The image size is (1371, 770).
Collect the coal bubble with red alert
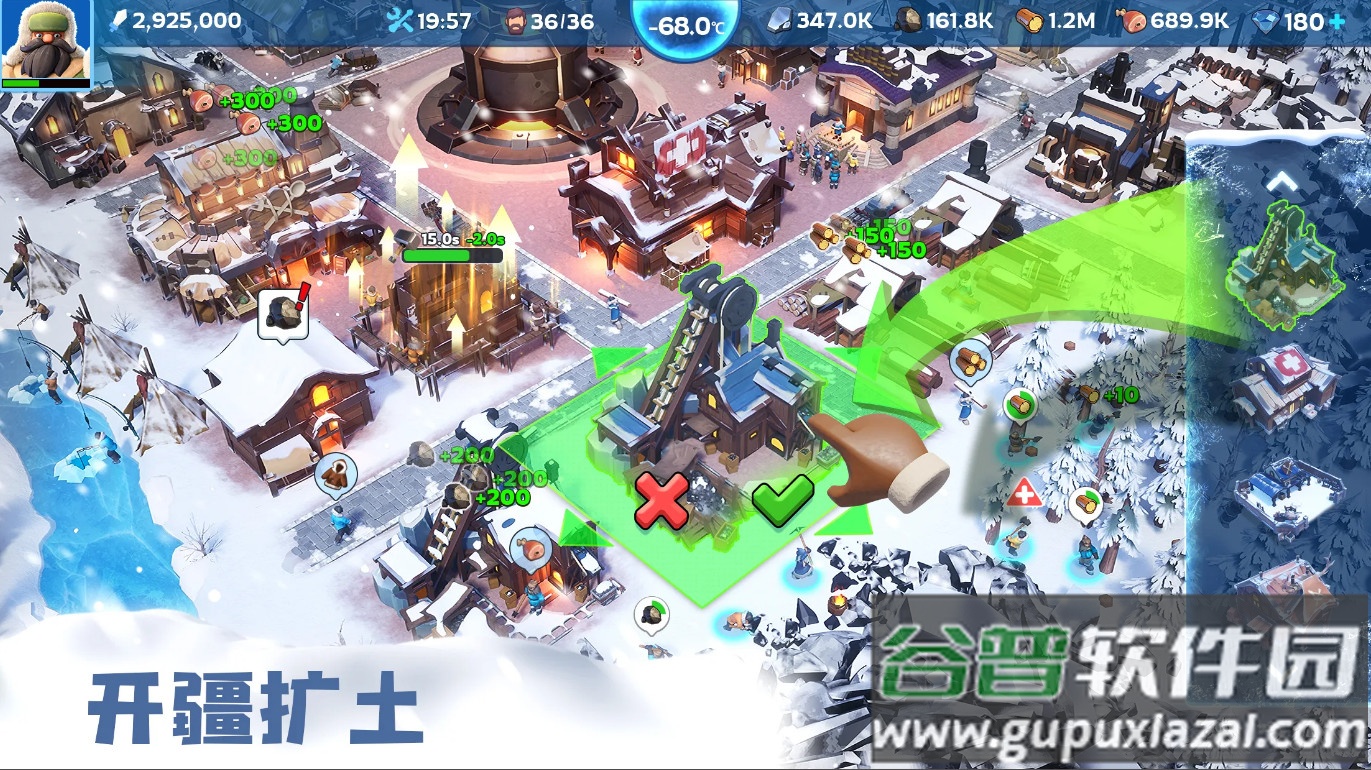282,312
